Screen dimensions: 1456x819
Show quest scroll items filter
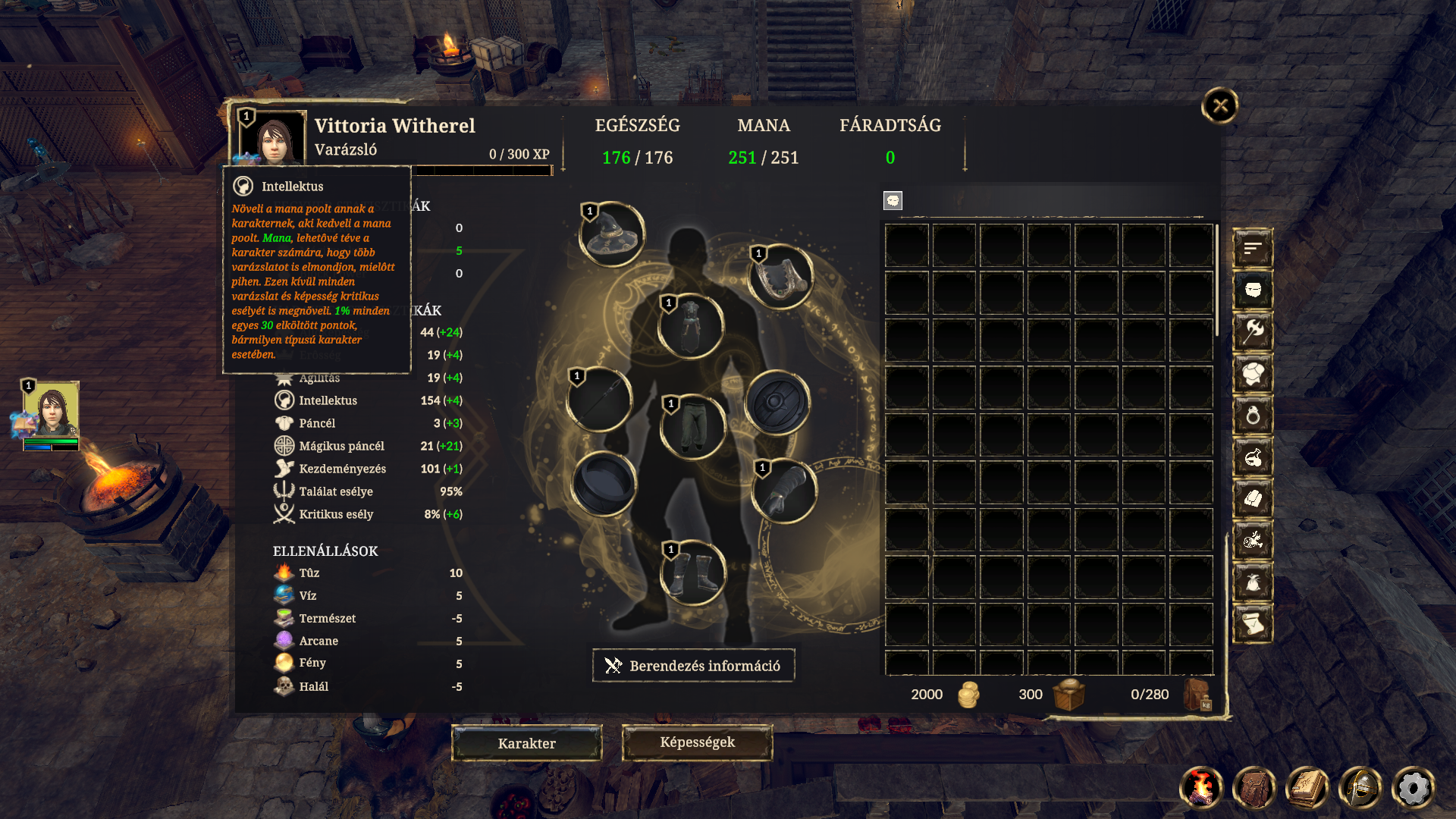1253,623
